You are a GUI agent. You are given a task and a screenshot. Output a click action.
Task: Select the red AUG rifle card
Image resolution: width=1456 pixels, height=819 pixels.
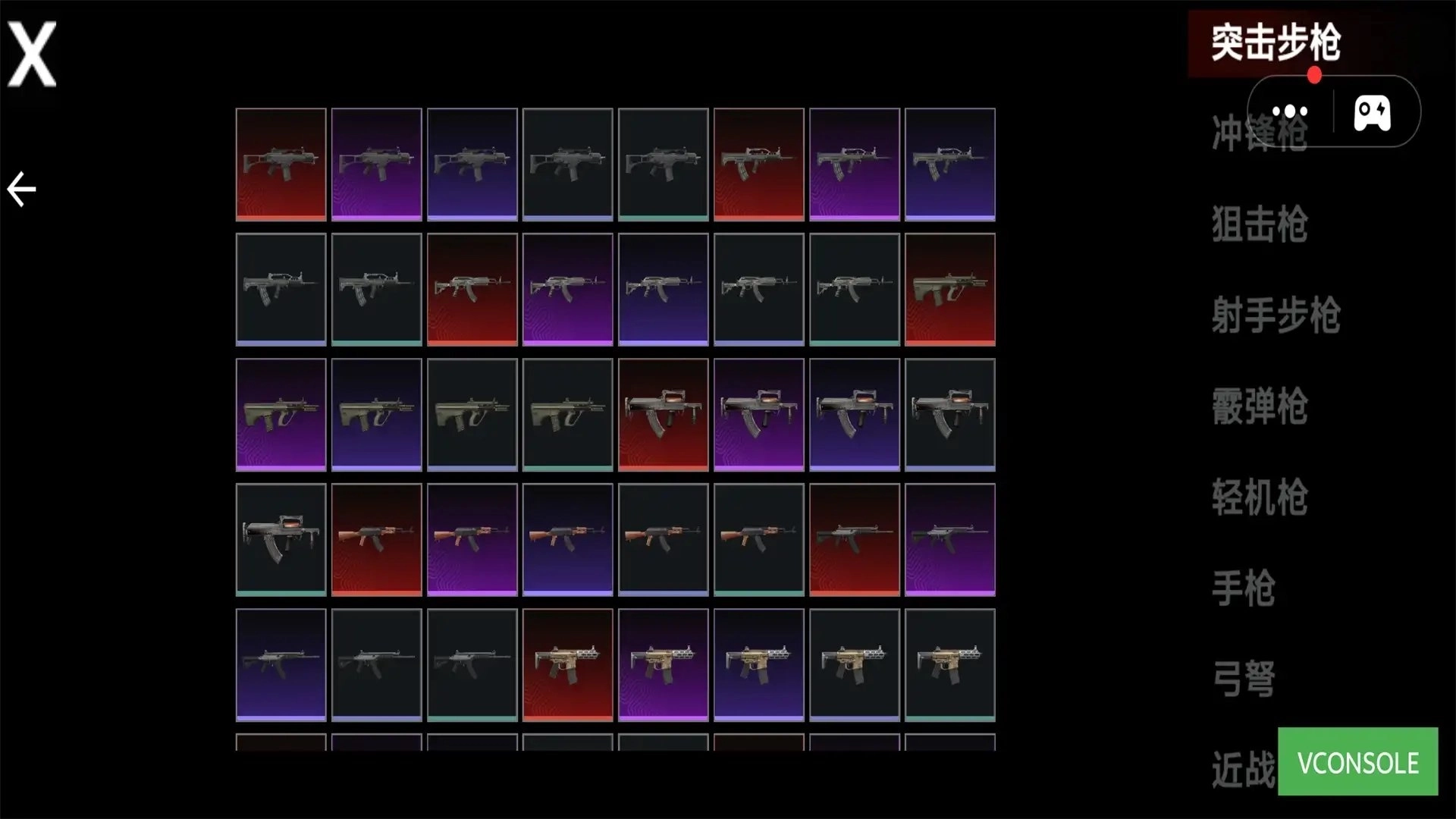[949, 289]
